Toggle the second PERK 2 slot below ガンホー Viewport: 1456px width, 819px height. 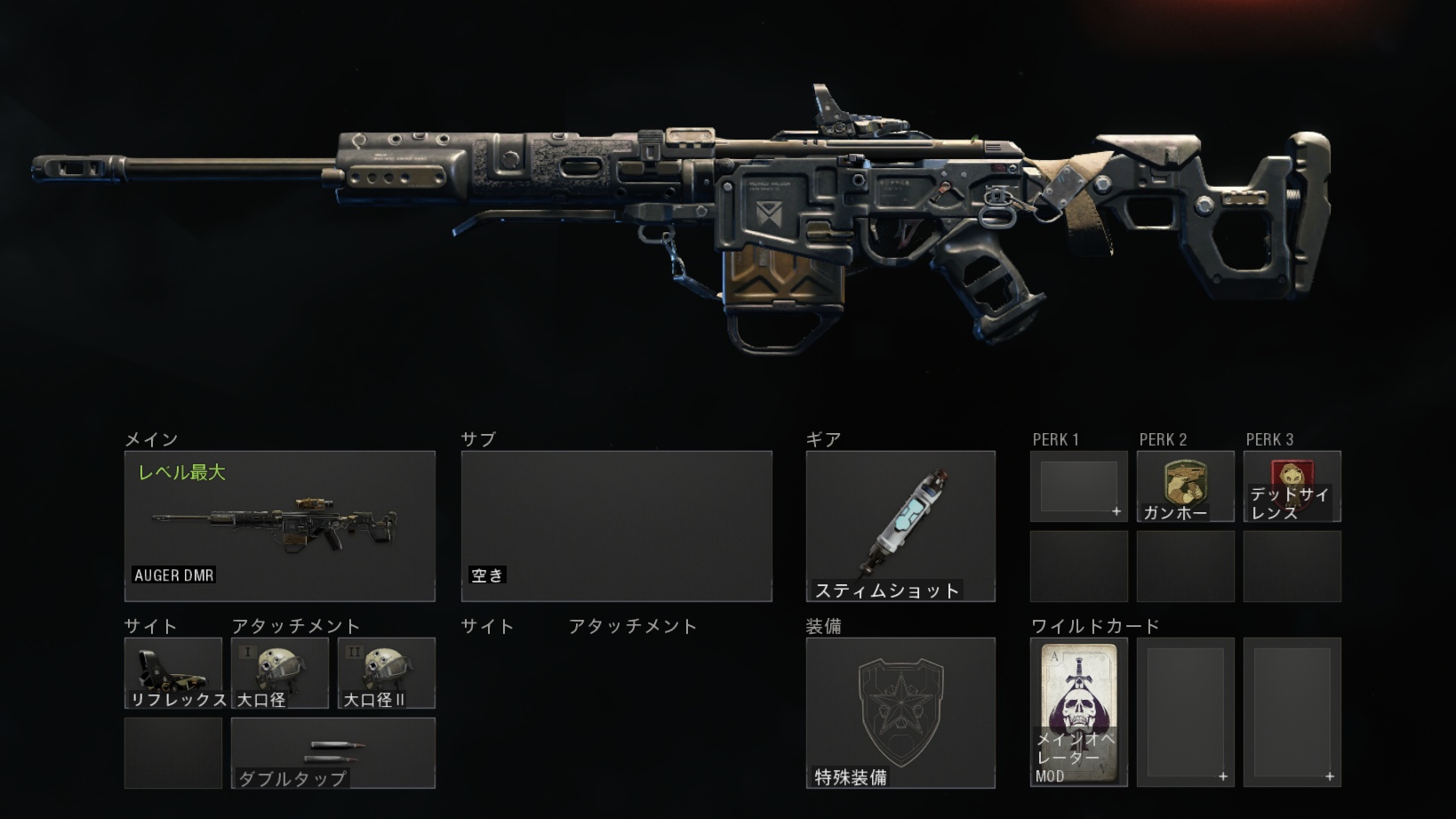point(1185,566)
